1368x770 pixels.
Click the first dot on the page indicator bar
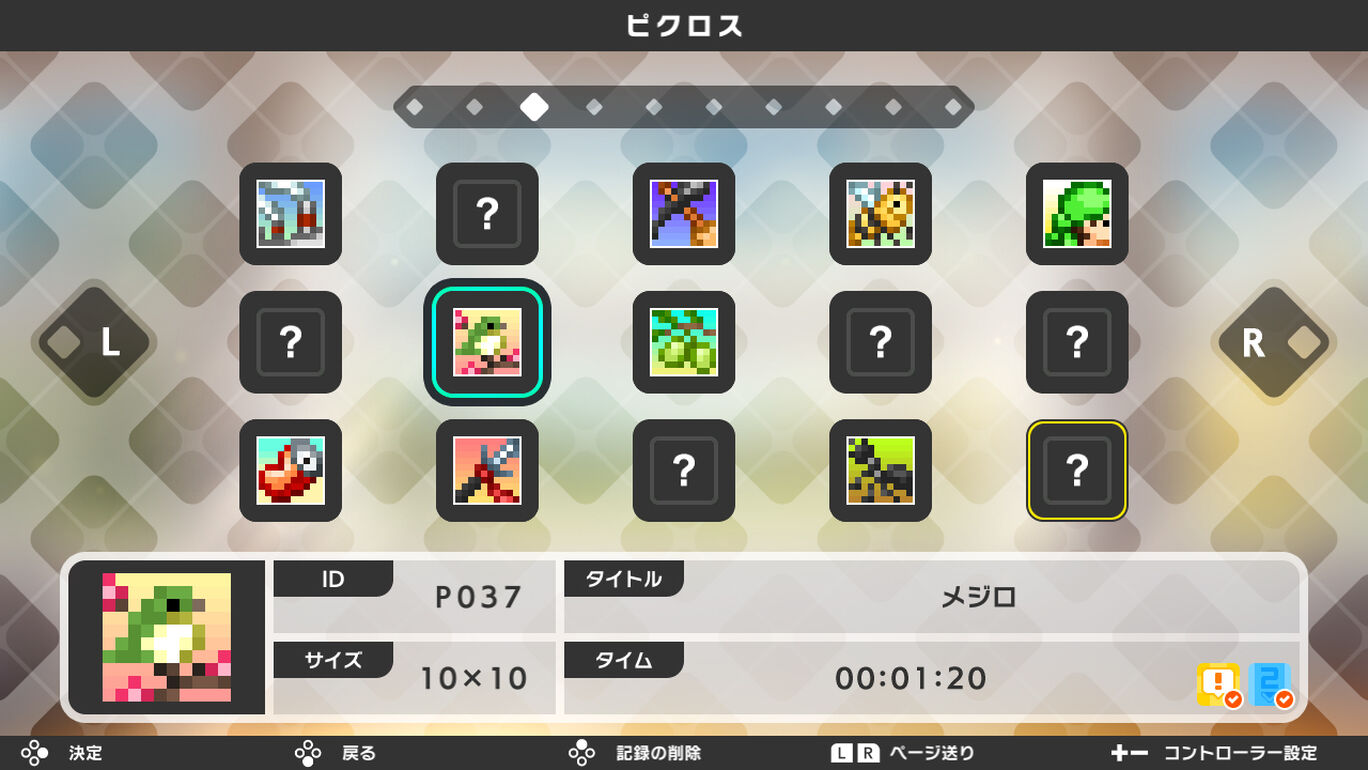(414, 106)
